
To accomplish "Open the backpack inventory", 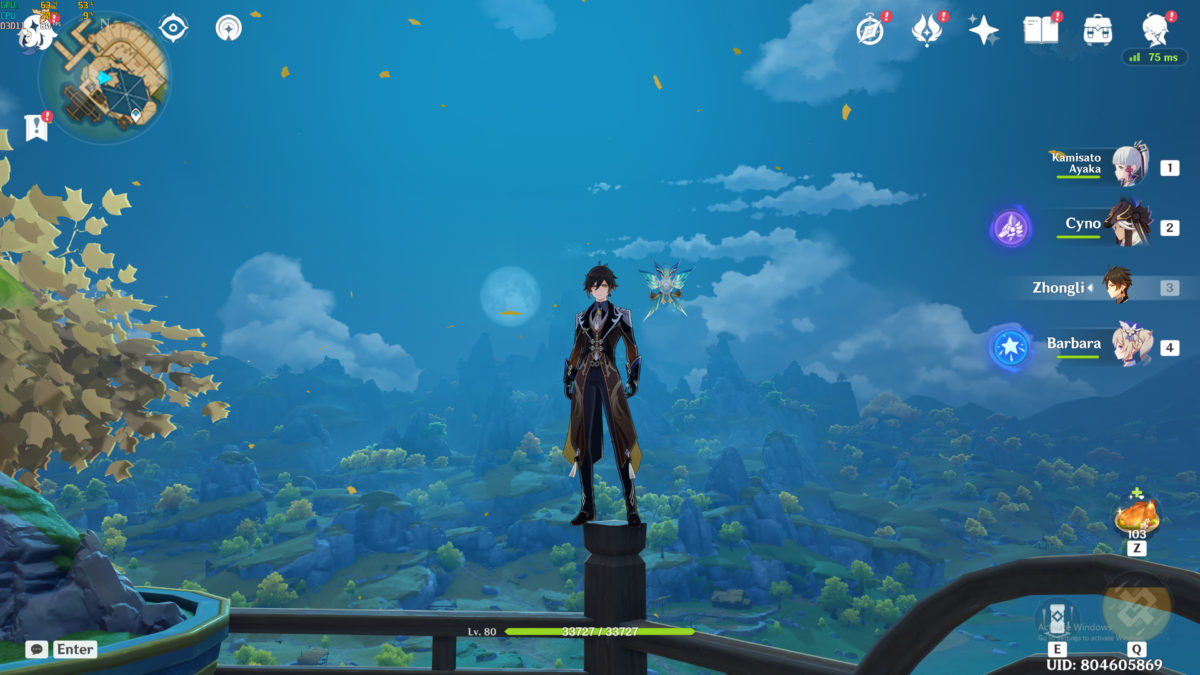I will [x=1098, y=30].
